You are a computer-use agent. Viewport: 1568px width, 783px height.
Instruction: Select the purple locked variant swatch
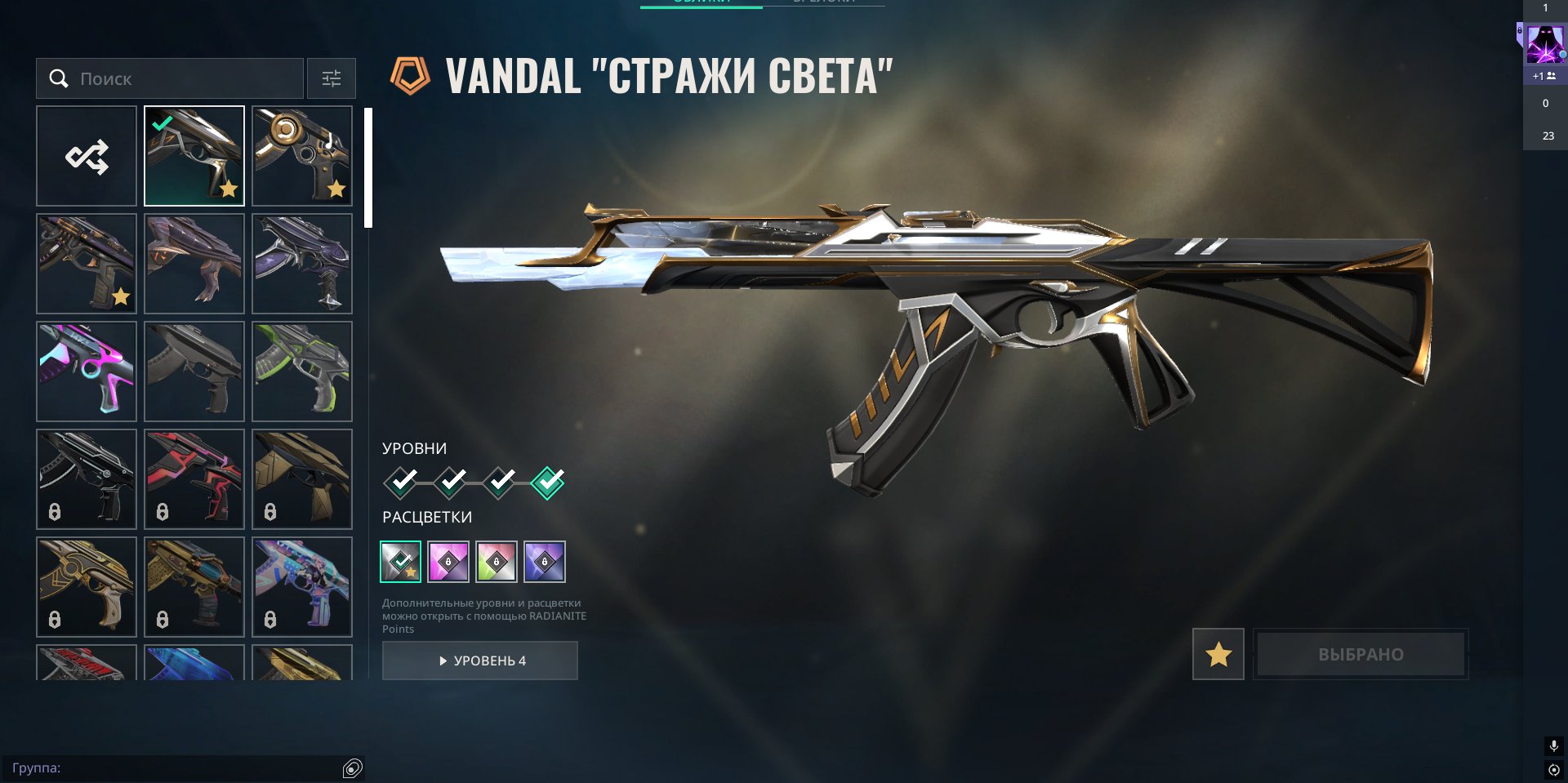click(x=545, y=561)
